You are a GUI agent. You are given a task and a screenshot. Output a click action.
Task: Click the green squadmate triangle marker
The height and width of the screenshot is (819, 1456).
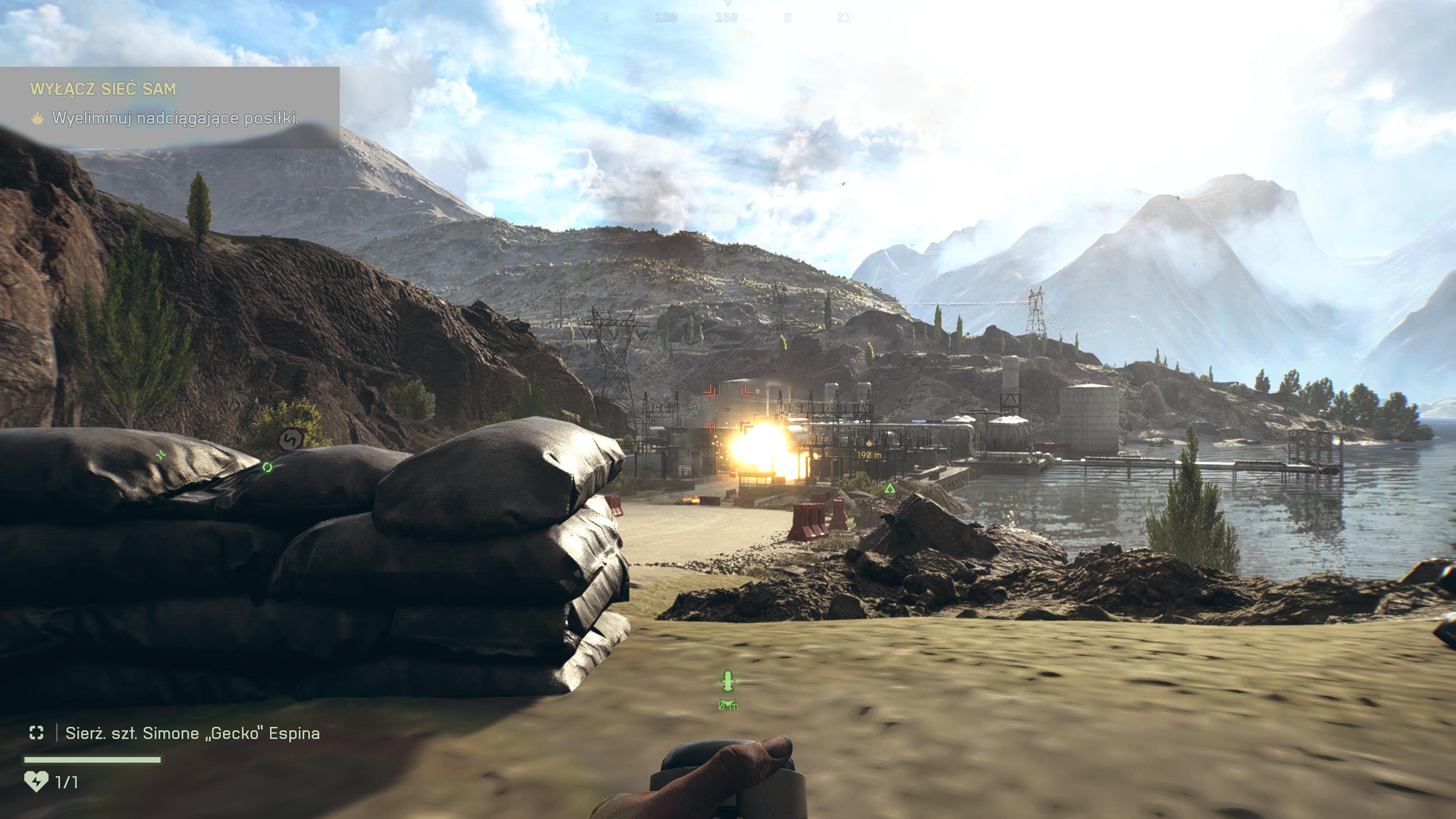tap(890, 488)
